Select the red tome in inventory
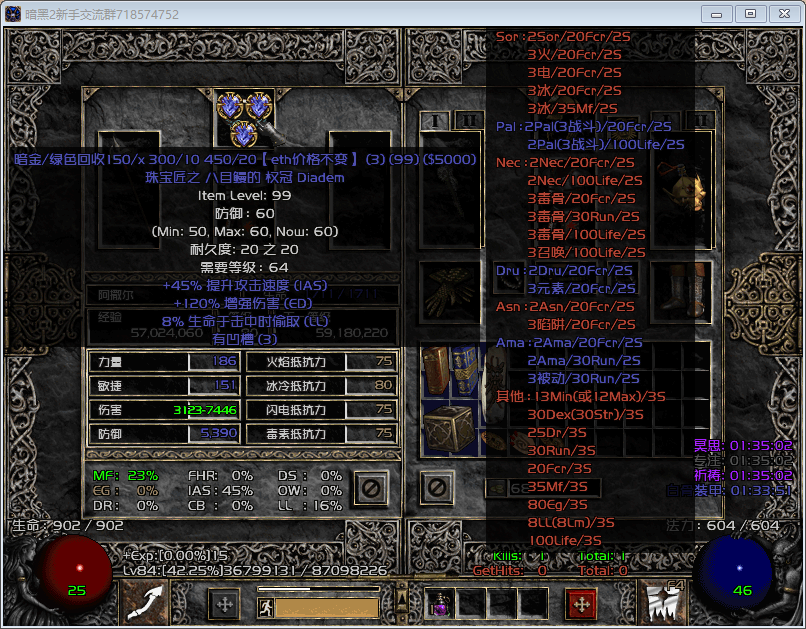Screen dimensions: 806x629 [x=435, y=371]
